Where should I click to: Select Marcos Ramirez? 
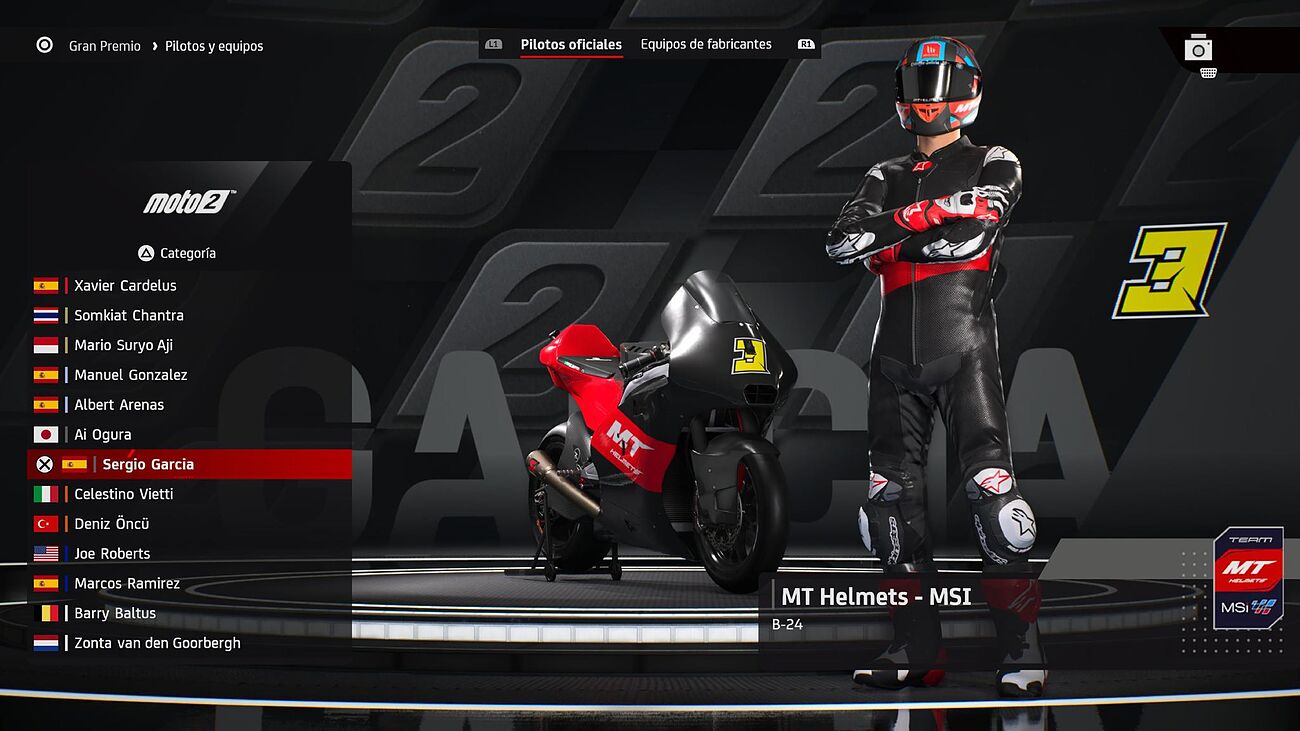pos(127,584)
